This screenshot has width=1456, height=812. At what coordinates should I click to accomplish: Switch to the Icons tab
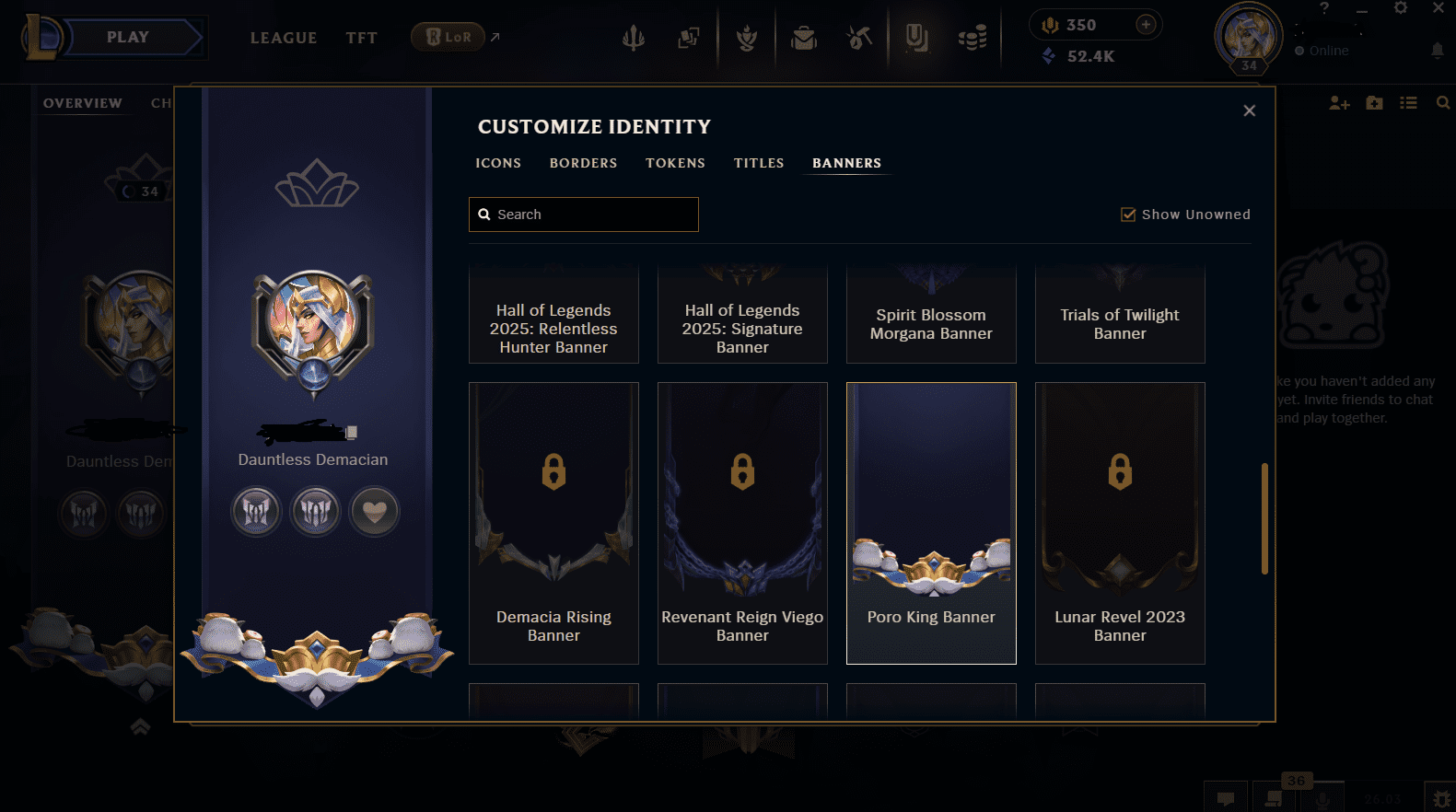tap(498, 163)
